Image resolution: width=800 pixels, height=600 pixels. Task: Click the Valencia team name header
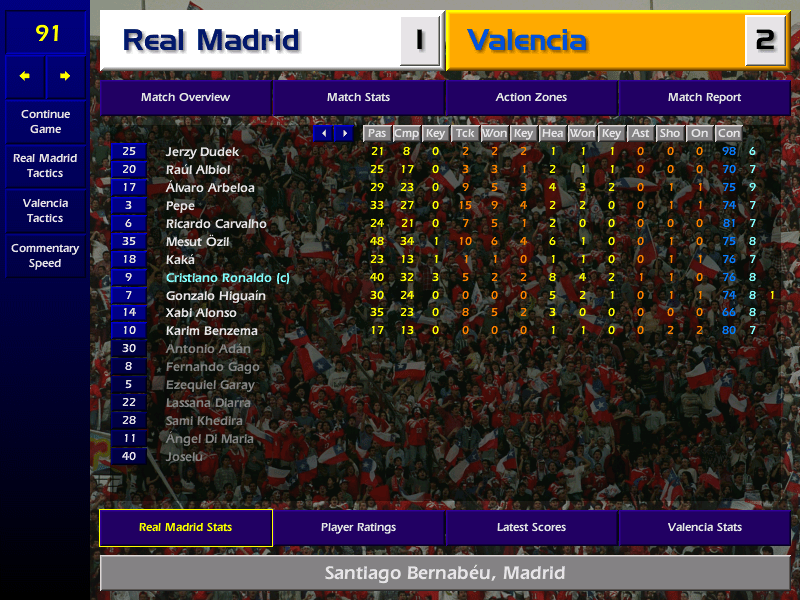[x=527, y=41]
